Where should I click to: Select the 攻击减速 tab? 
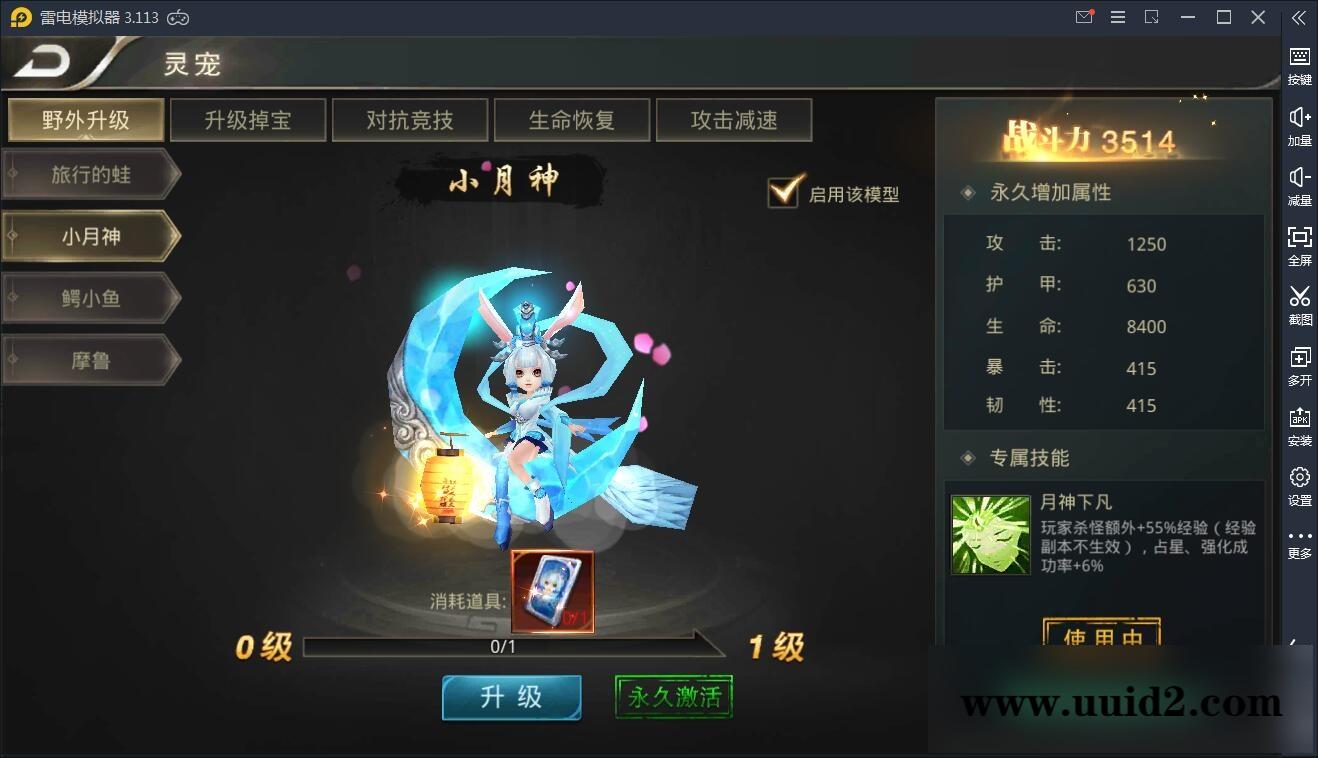point(734,119)
